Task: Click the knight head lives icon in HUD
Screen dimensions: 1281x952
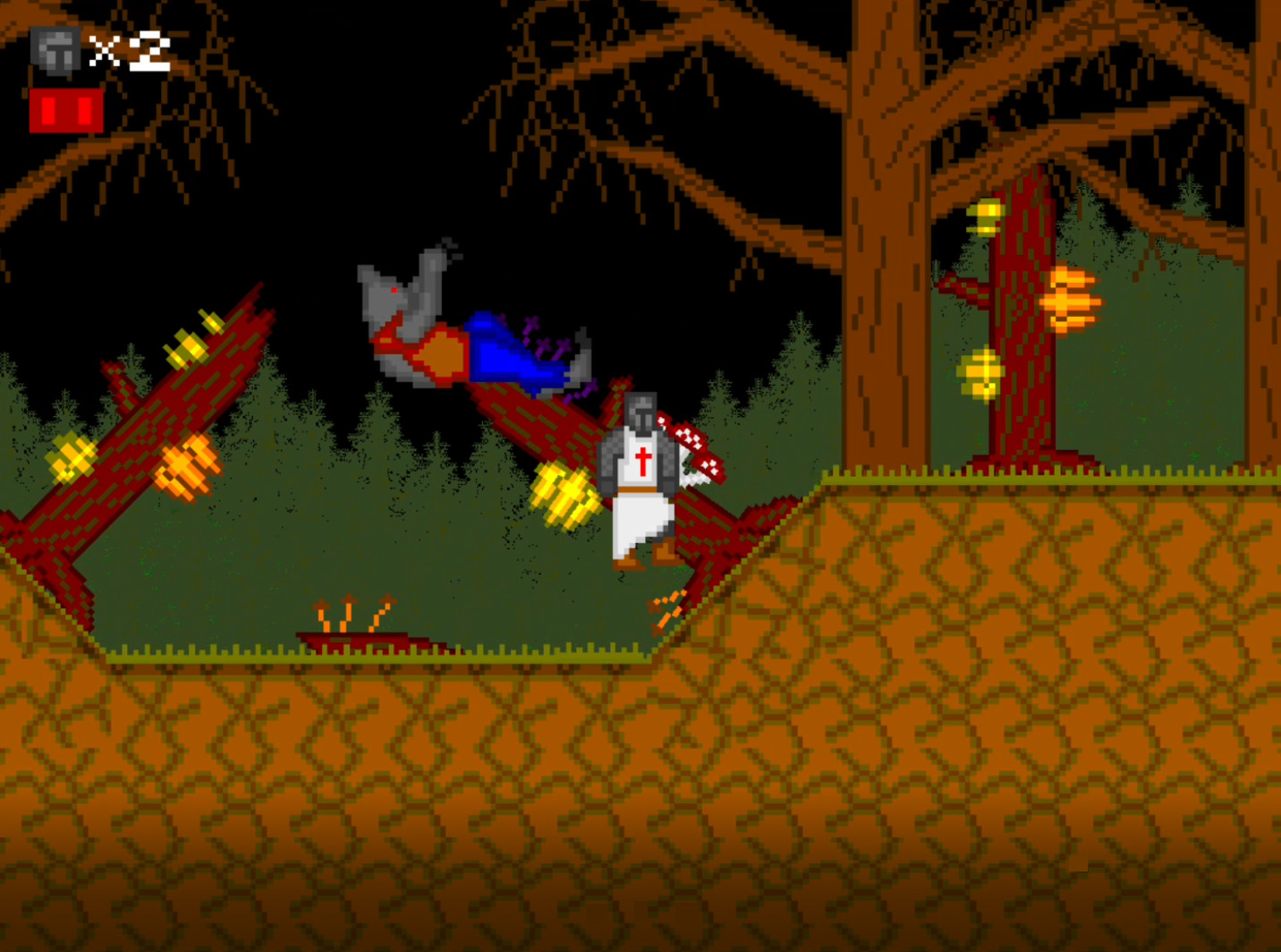Action: [x=54, y=51]
